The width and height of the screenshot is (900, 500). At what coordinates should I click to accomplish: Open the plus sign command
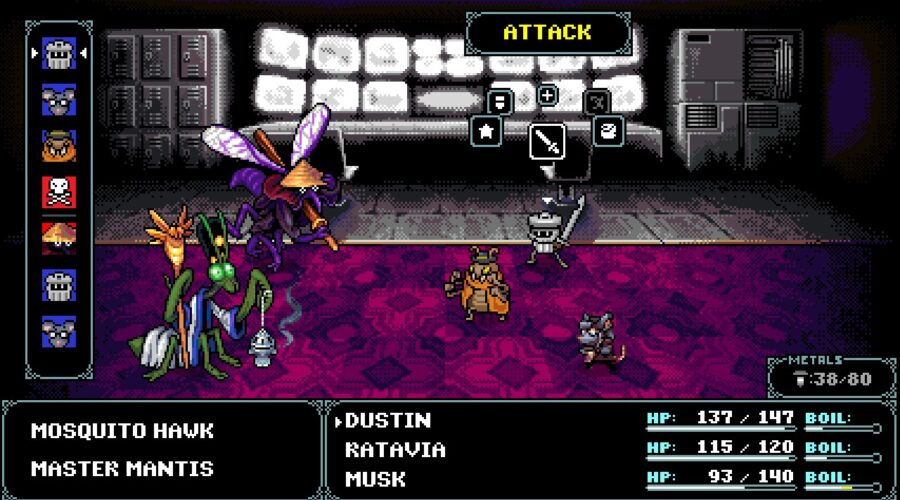tap(547, 96)
